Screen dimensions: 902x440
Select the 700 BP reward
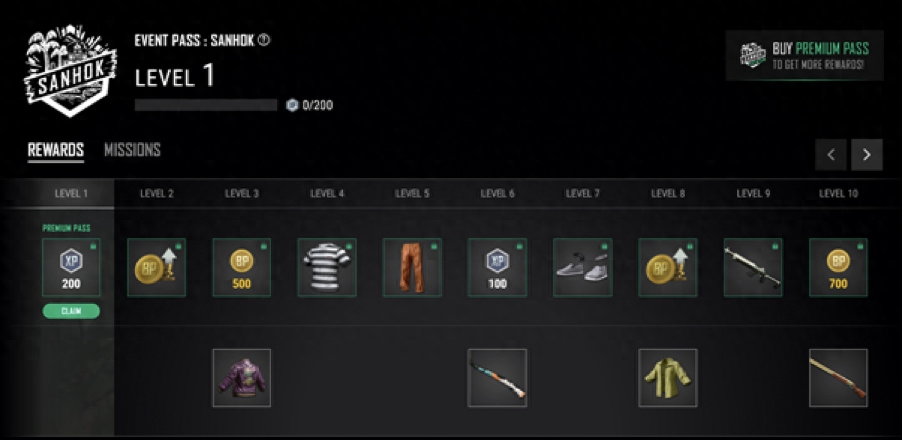pos(838,267)
